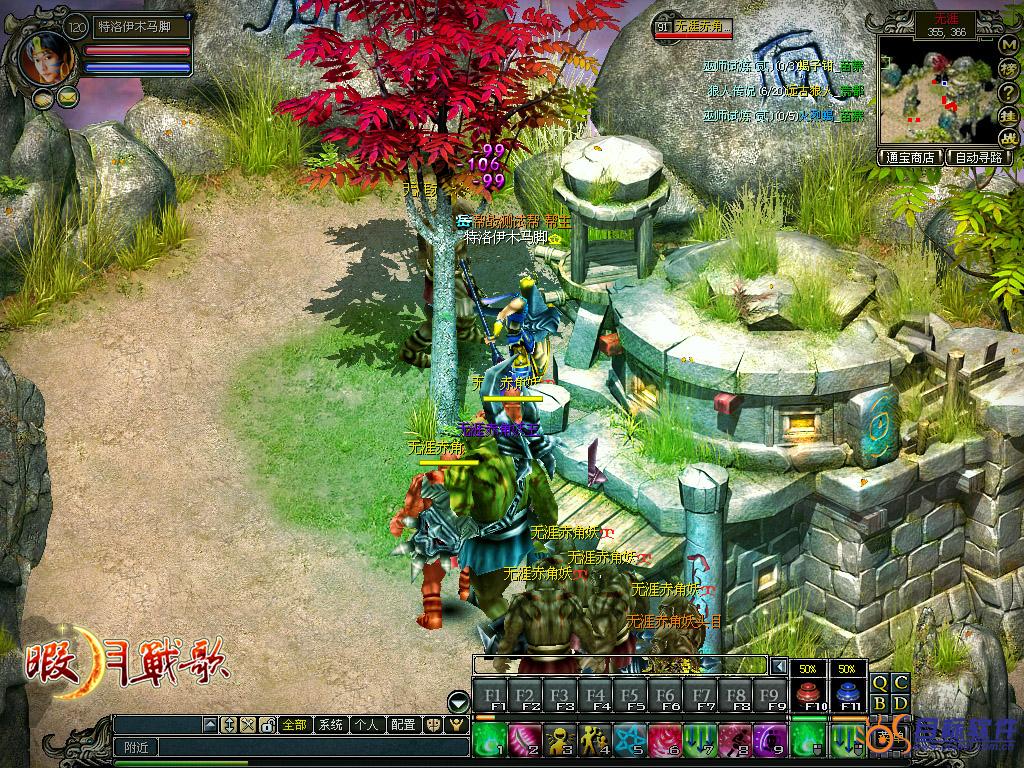1024x768 pixels.
Task: Open the 榜 ranking button
Action: [1007, 71]
